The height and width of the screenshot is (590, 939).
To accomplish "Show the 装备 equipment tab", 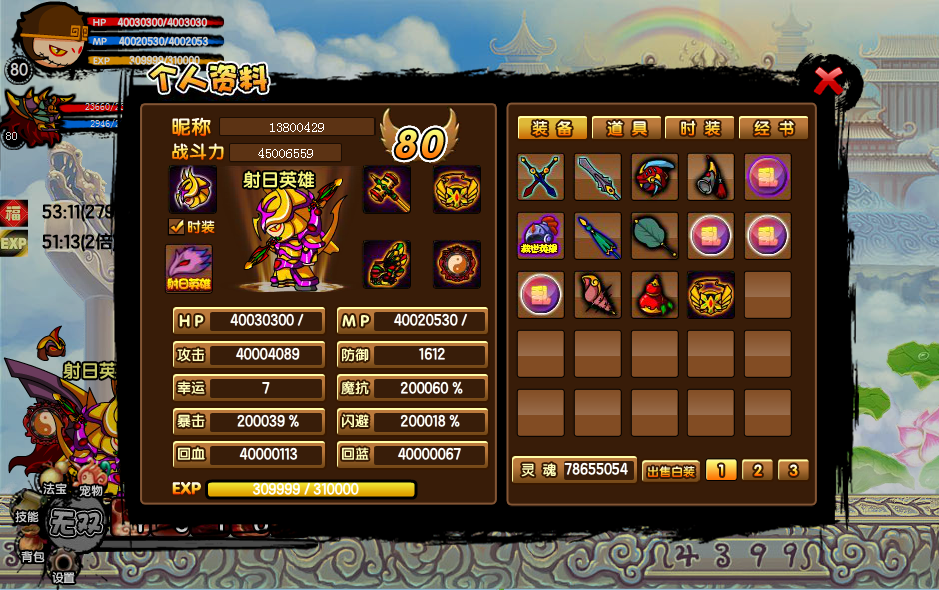I will click(552, 128).
